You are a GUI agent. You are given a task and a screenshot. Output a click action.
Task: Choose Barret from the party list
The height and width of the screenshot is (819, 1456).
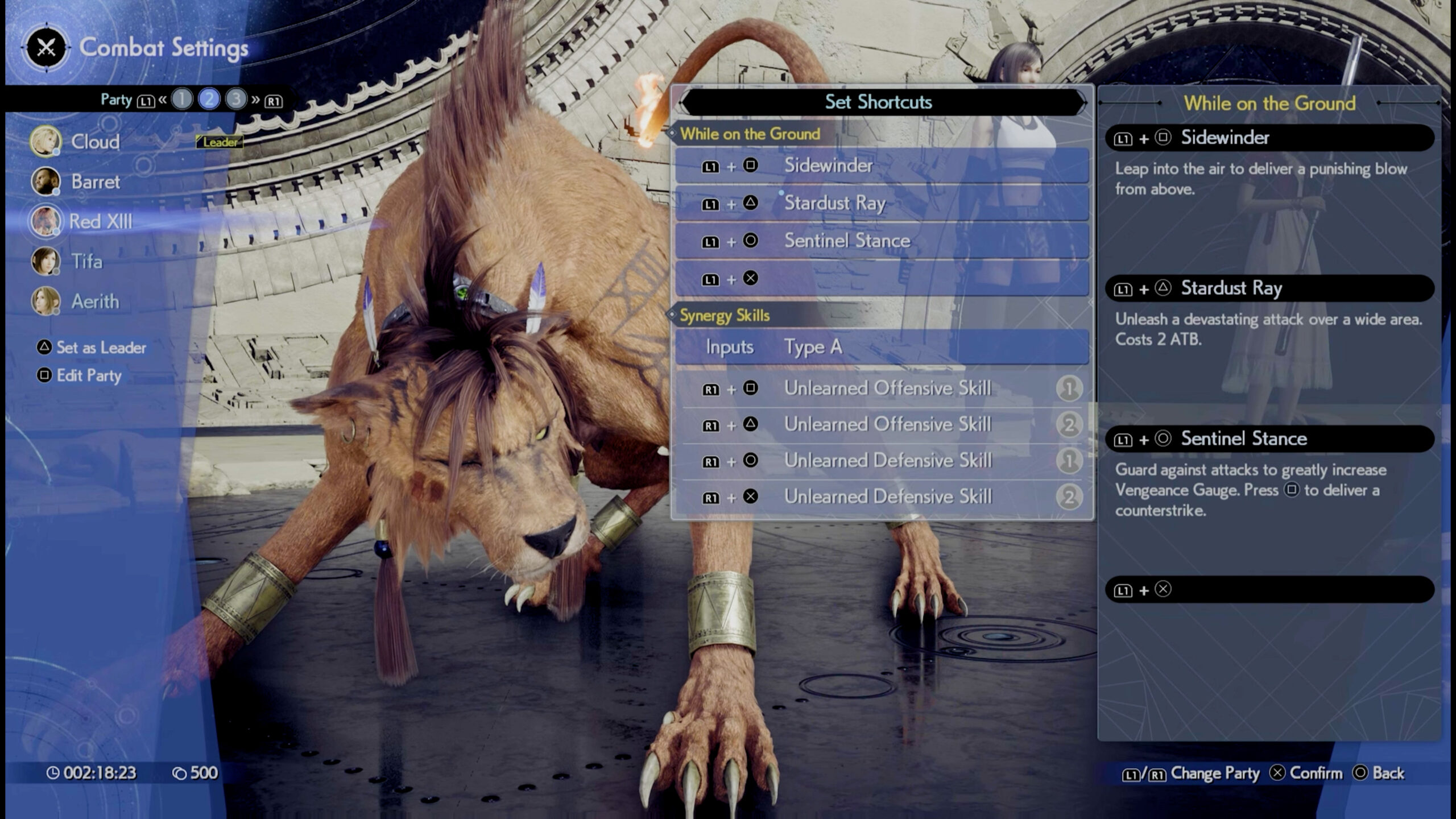(95, 182)
